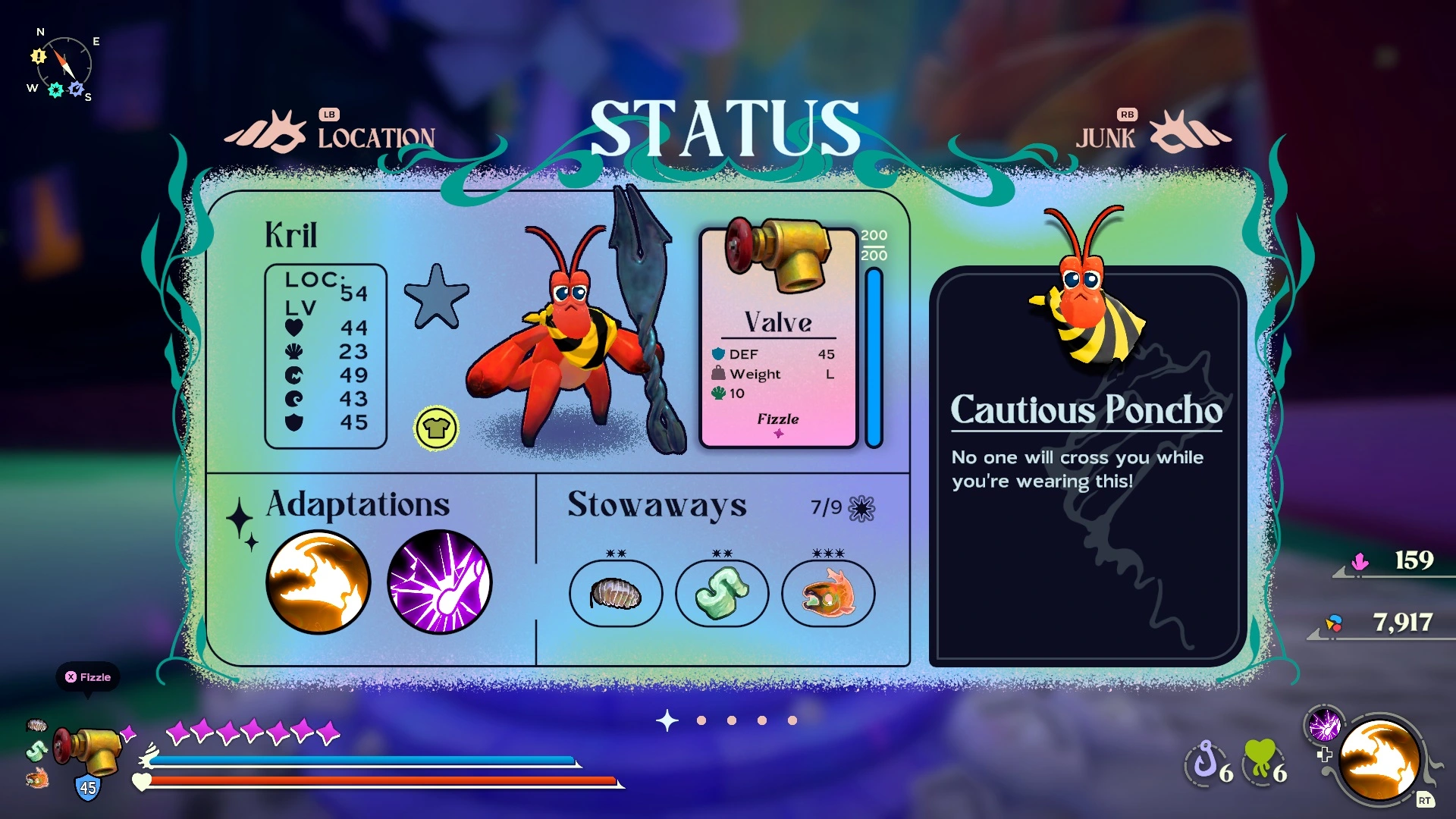Choose the orange claw adaptation

coord(318,582)
